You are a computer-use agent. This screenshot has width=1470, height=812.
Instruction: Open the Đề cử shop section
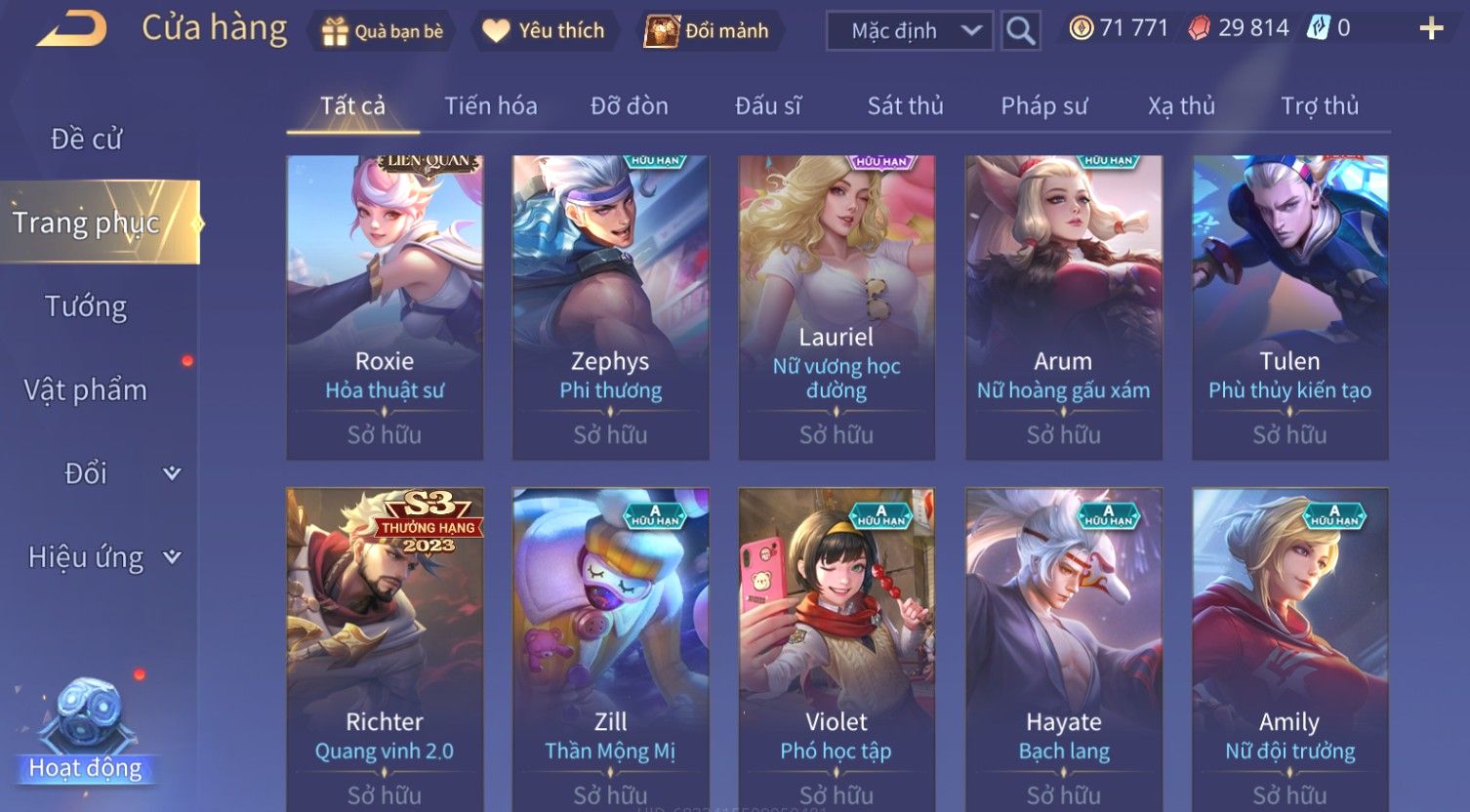pos(86,140)
